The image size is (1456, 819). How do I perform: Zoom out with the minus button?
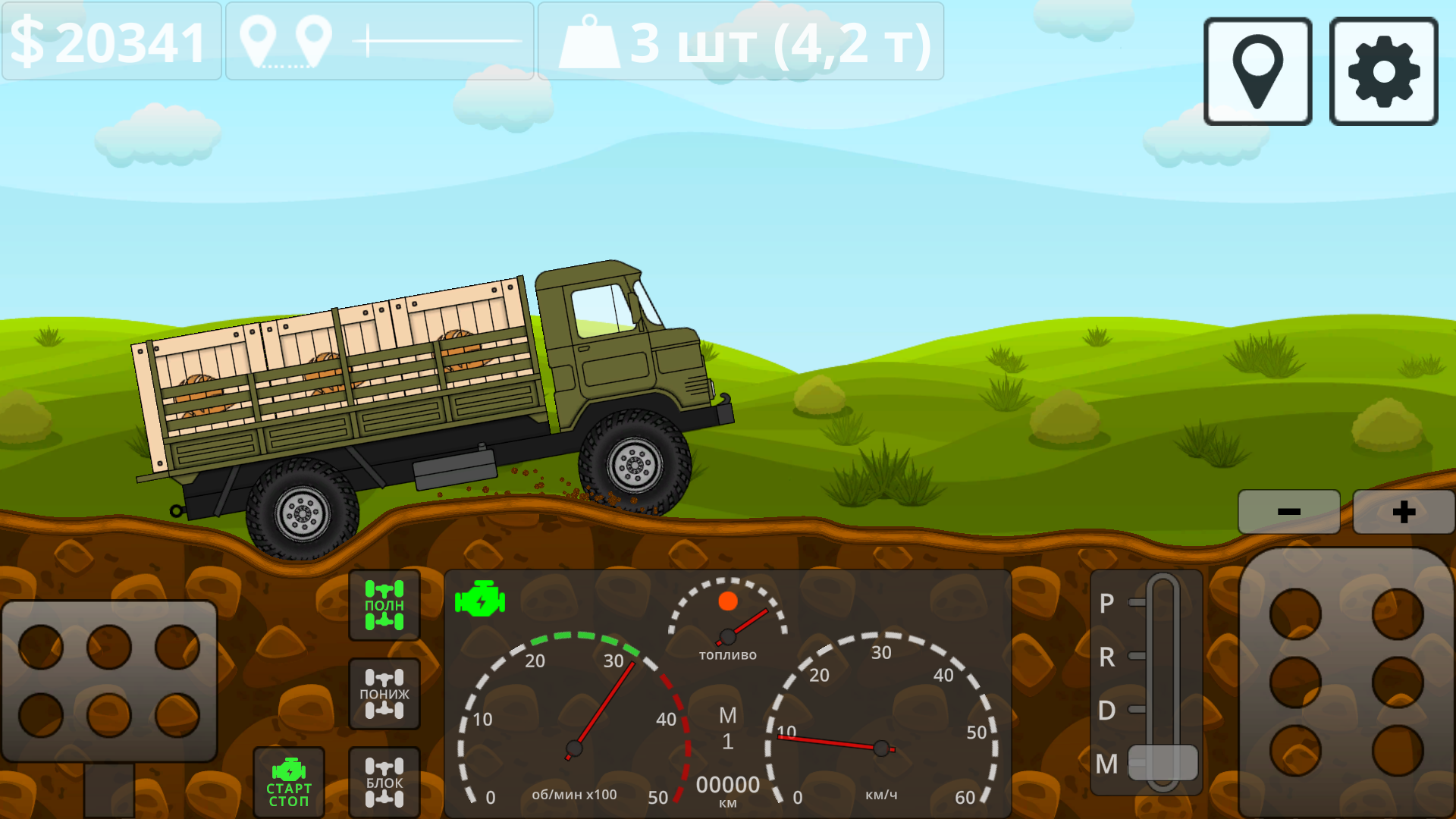(1288, 511)
